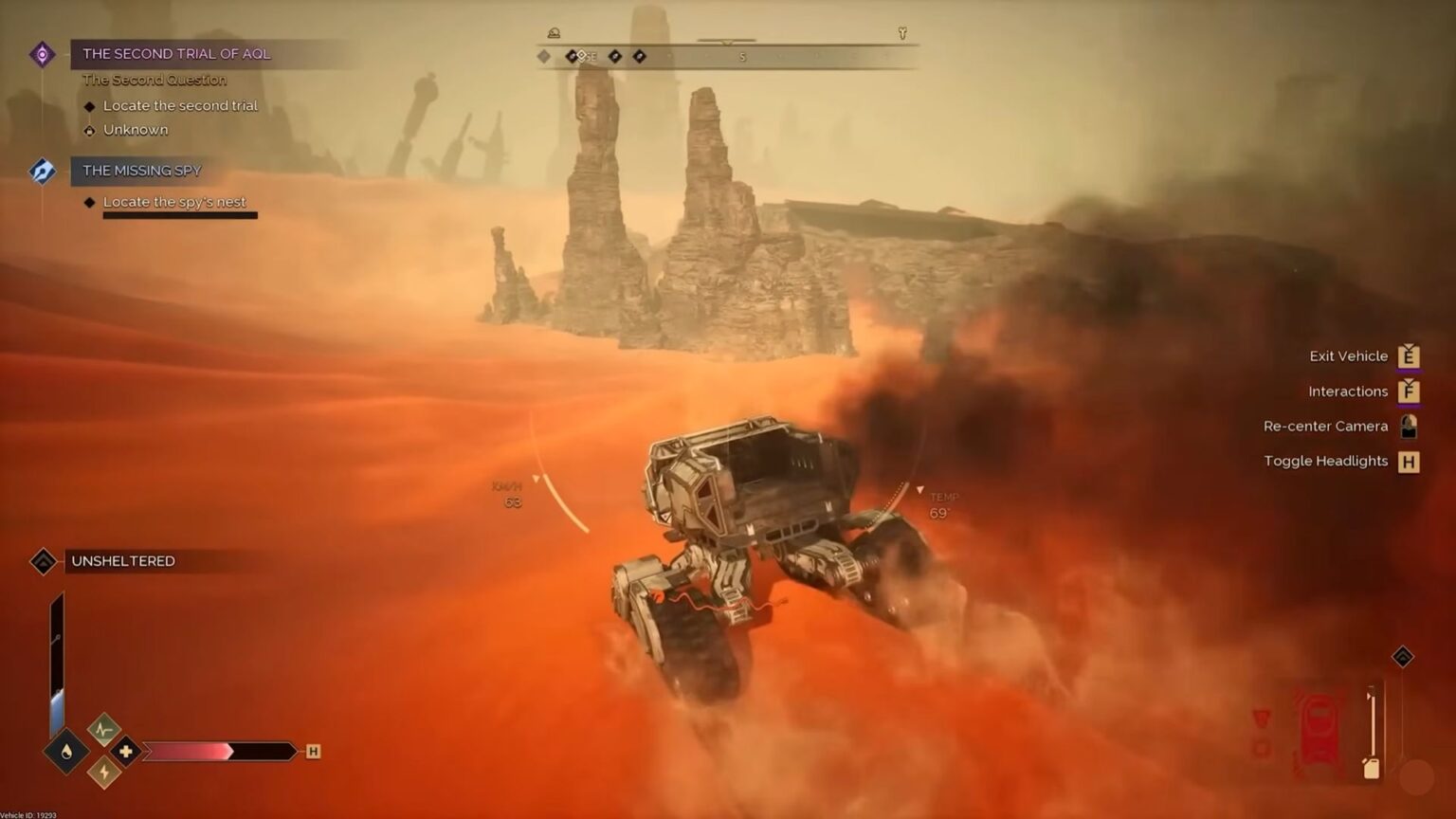Click the water droplet hydration icon
Image resolution: width=1456 pixels, height=819 pixels.
pyautogui.click(x=67, y=751)
